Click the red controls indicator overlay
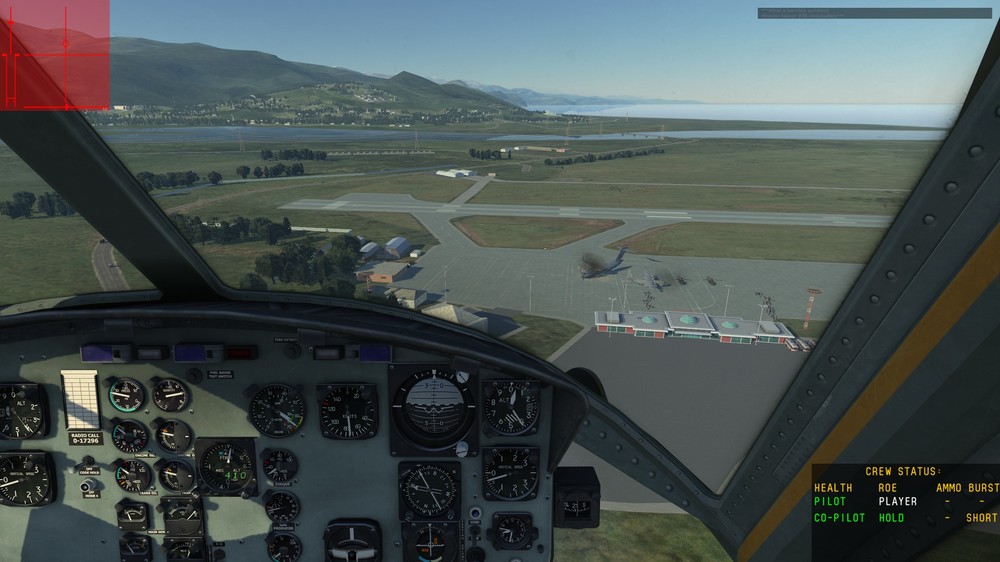Viewport: 1000px width, 562px height. (x=54, y=54)
